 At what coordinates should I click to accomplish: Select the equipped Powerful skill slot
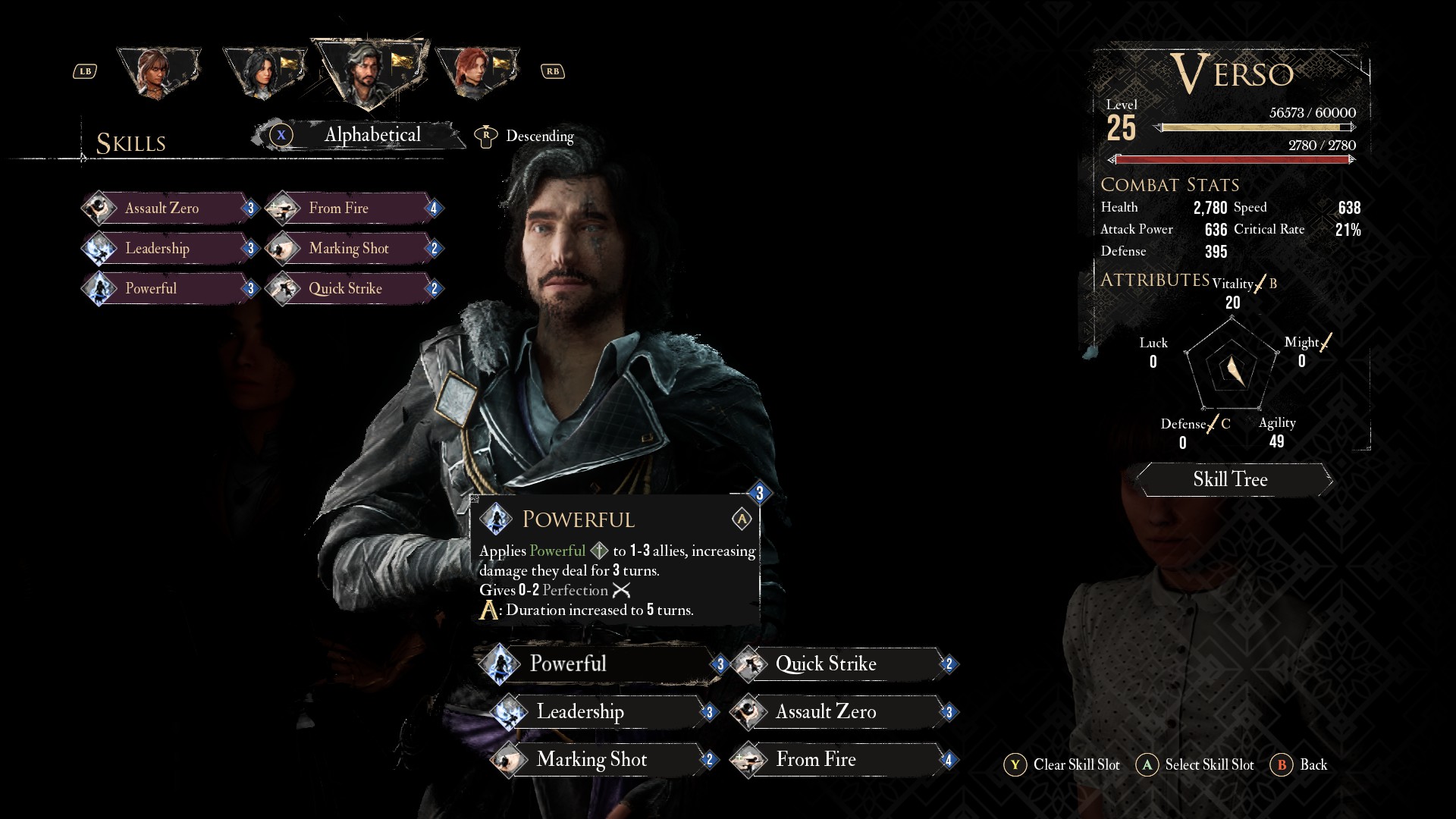[599, 664]
